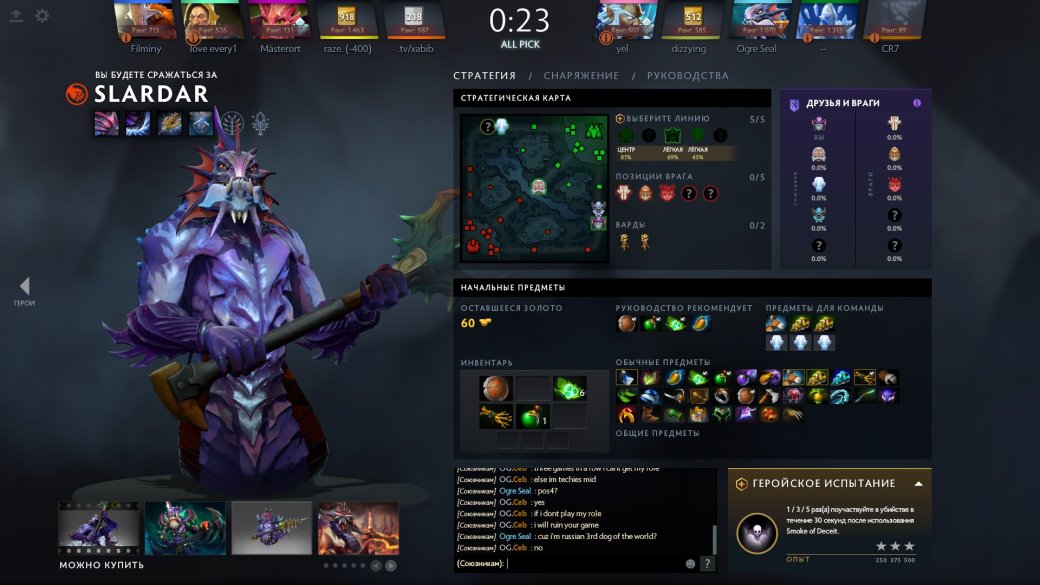Open the settings gear icon

click(42, 16)
